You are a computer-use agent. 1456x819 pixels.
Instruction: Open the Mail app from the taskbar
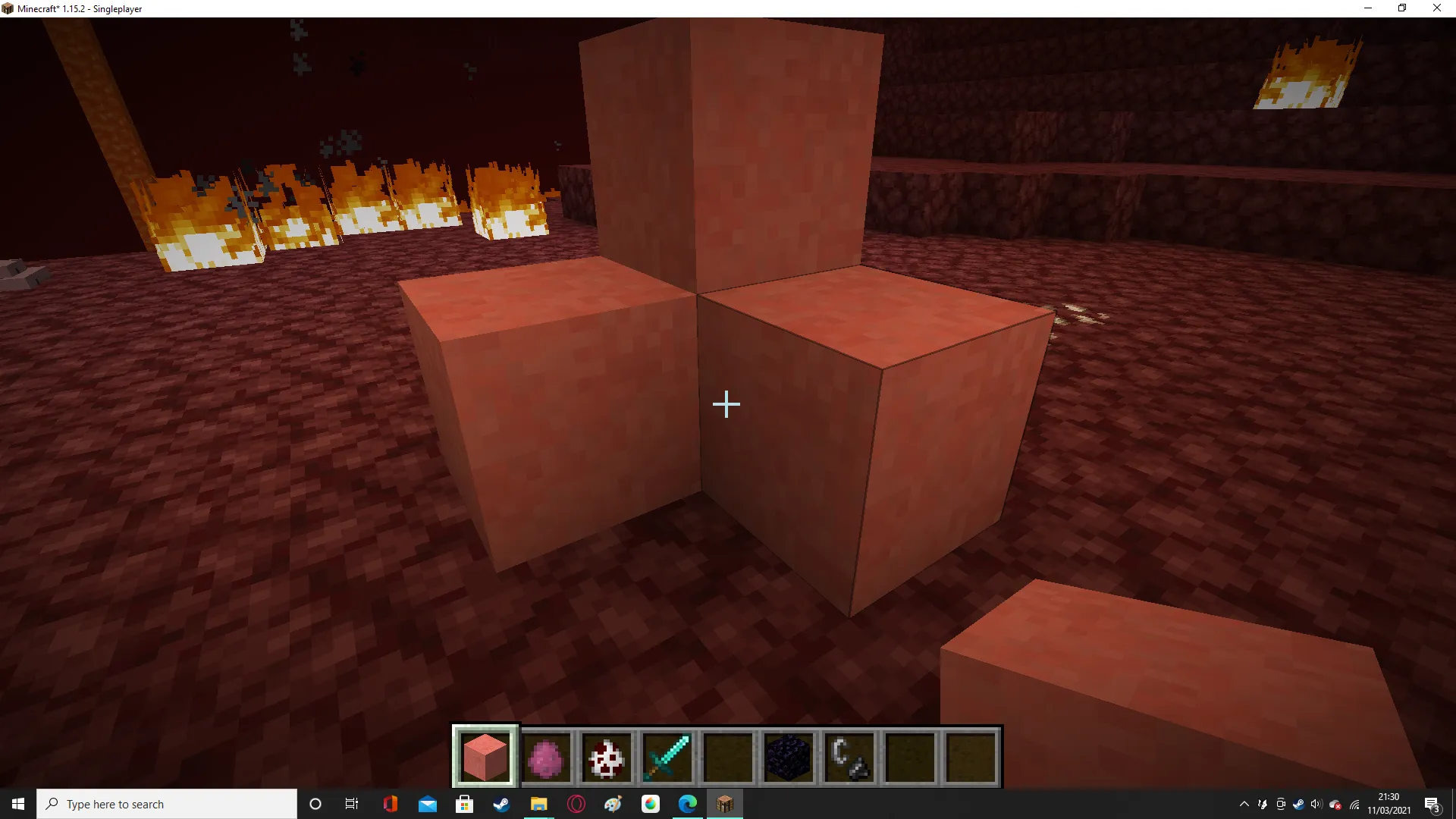tap(428, 804)
